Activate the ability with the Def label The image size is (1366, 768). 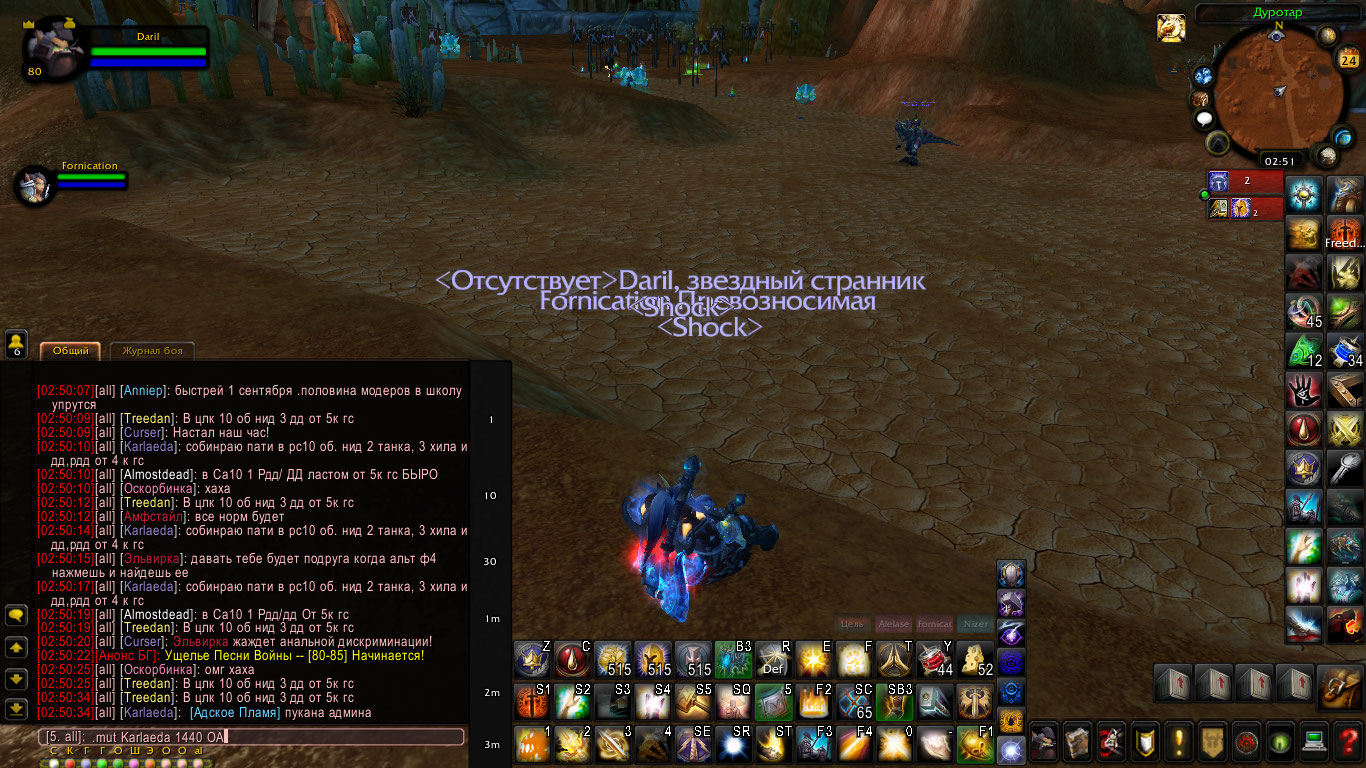point(773,659)
